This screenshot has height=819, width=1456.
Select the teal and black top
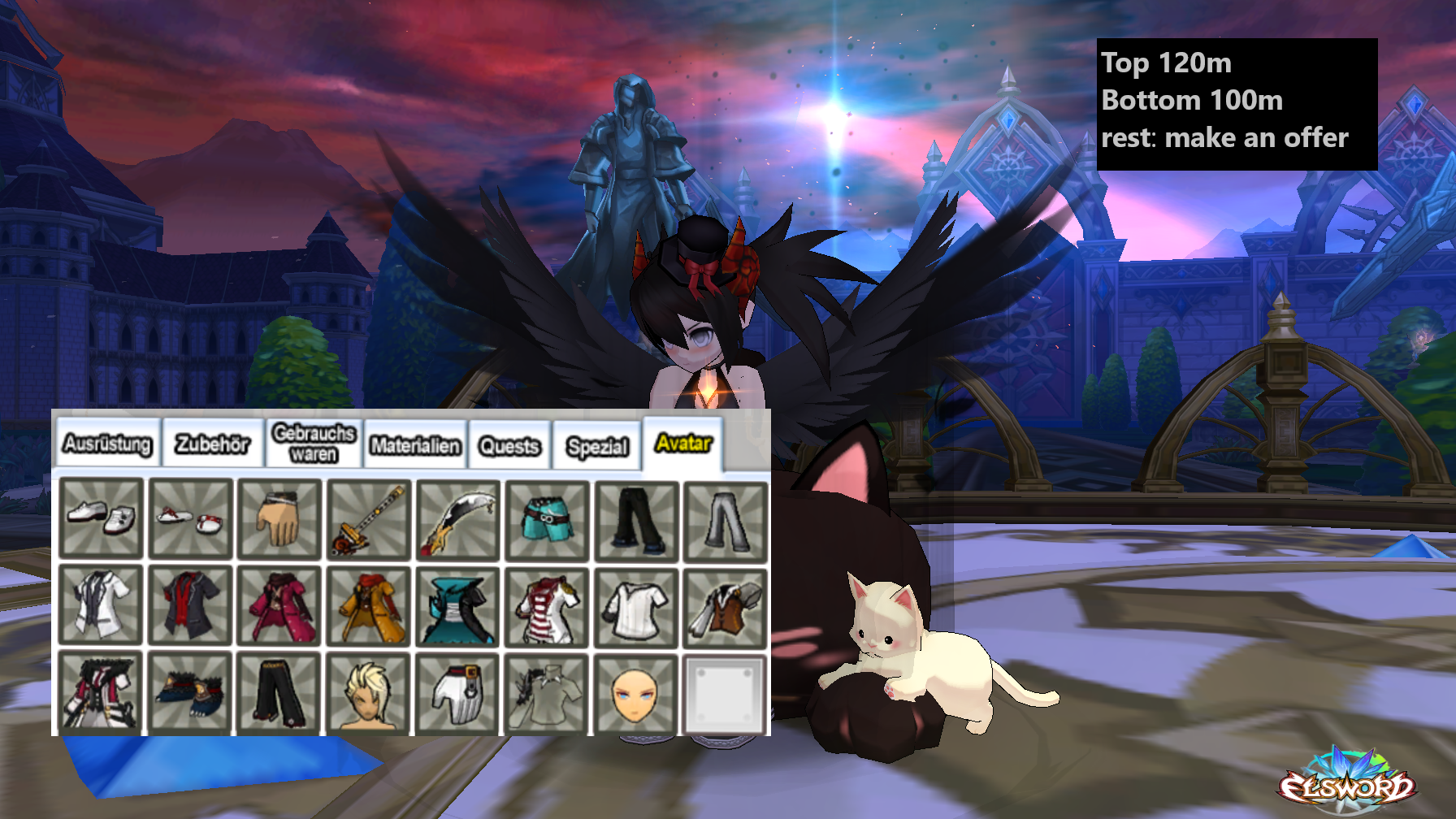point(457,607)
